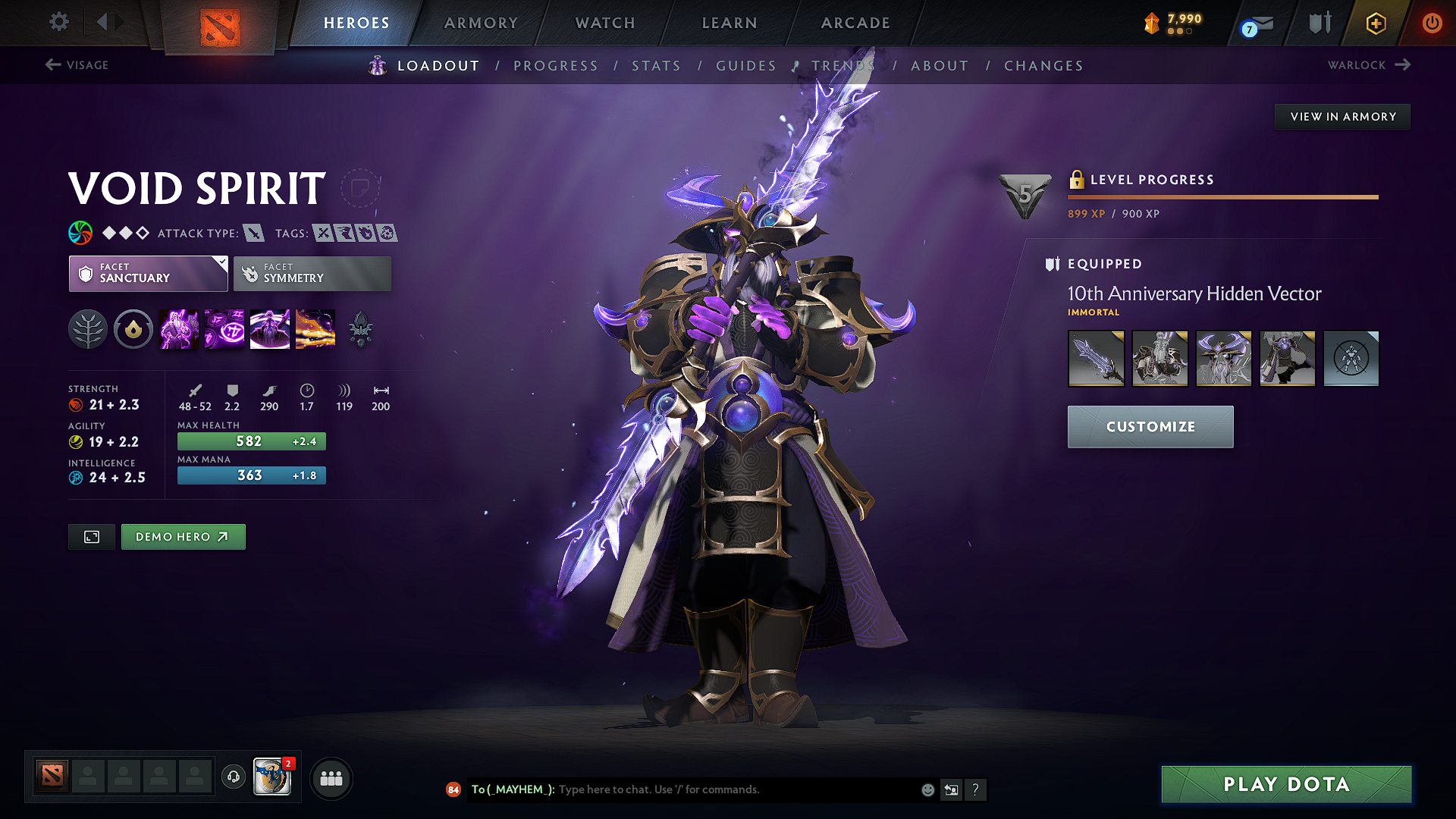
Task: Toggle the voice chat headset icon
Action: tap(234, 778)
